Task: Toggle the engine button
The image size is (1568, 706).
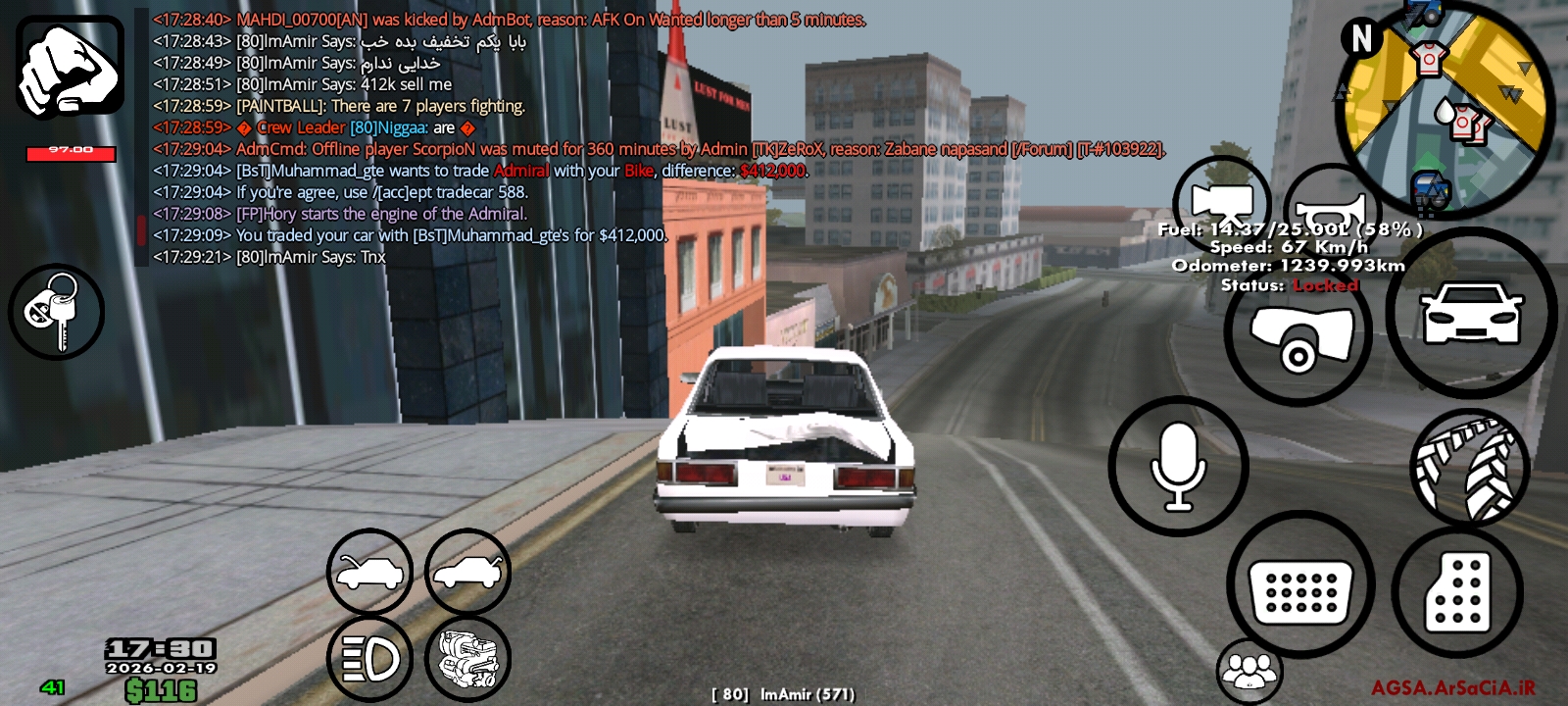Action: [467, 659]
